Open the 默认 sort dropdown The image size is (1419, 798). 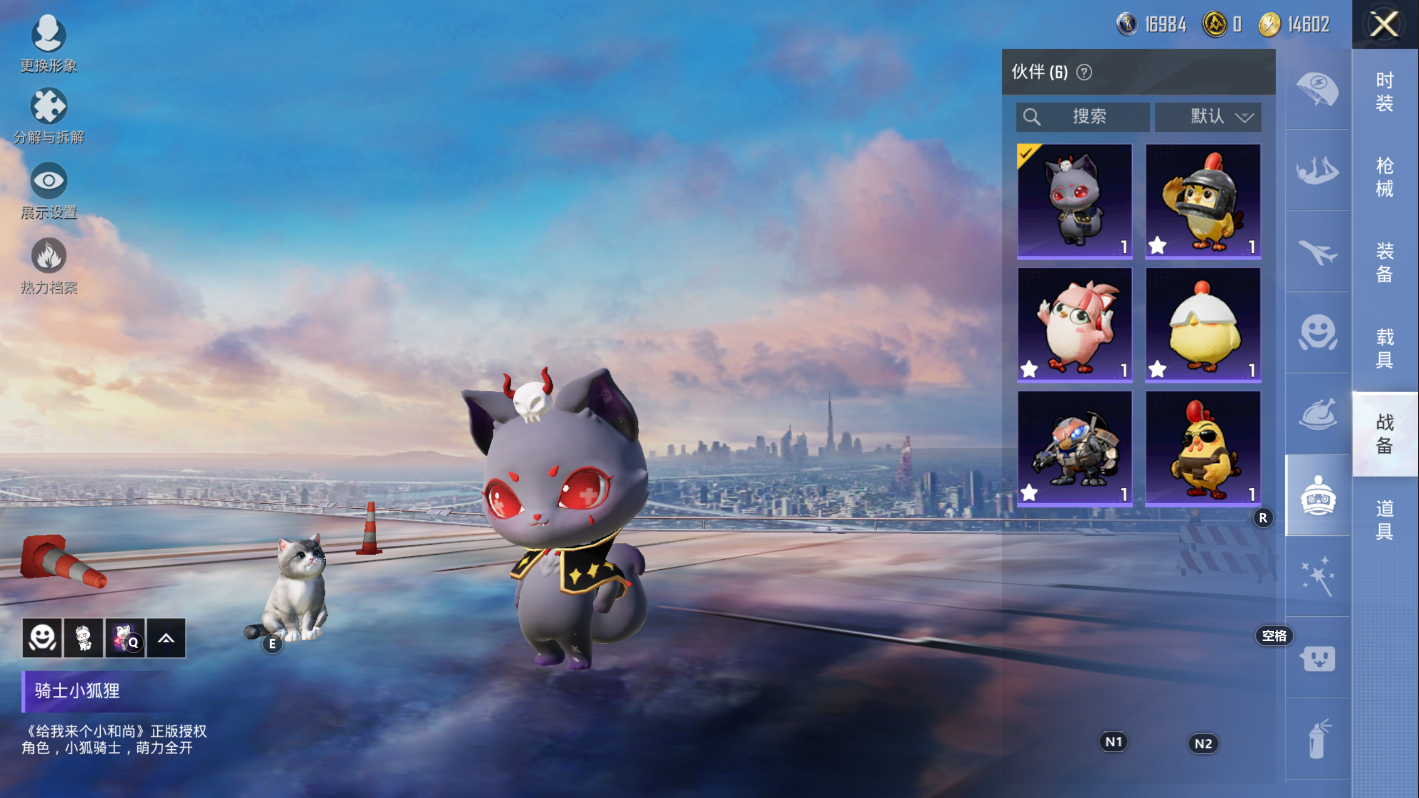[1208, 117]
